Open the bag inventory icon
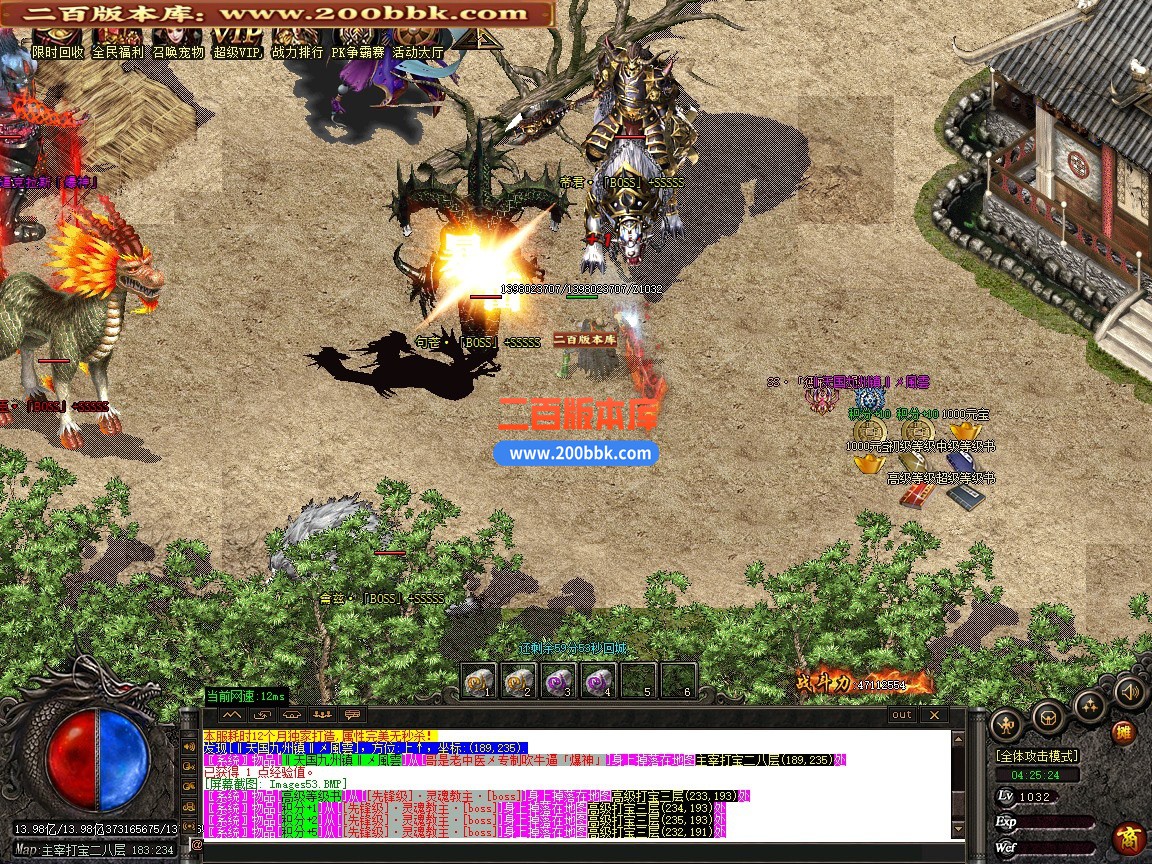1152x864 pixels. point(1047,716)
